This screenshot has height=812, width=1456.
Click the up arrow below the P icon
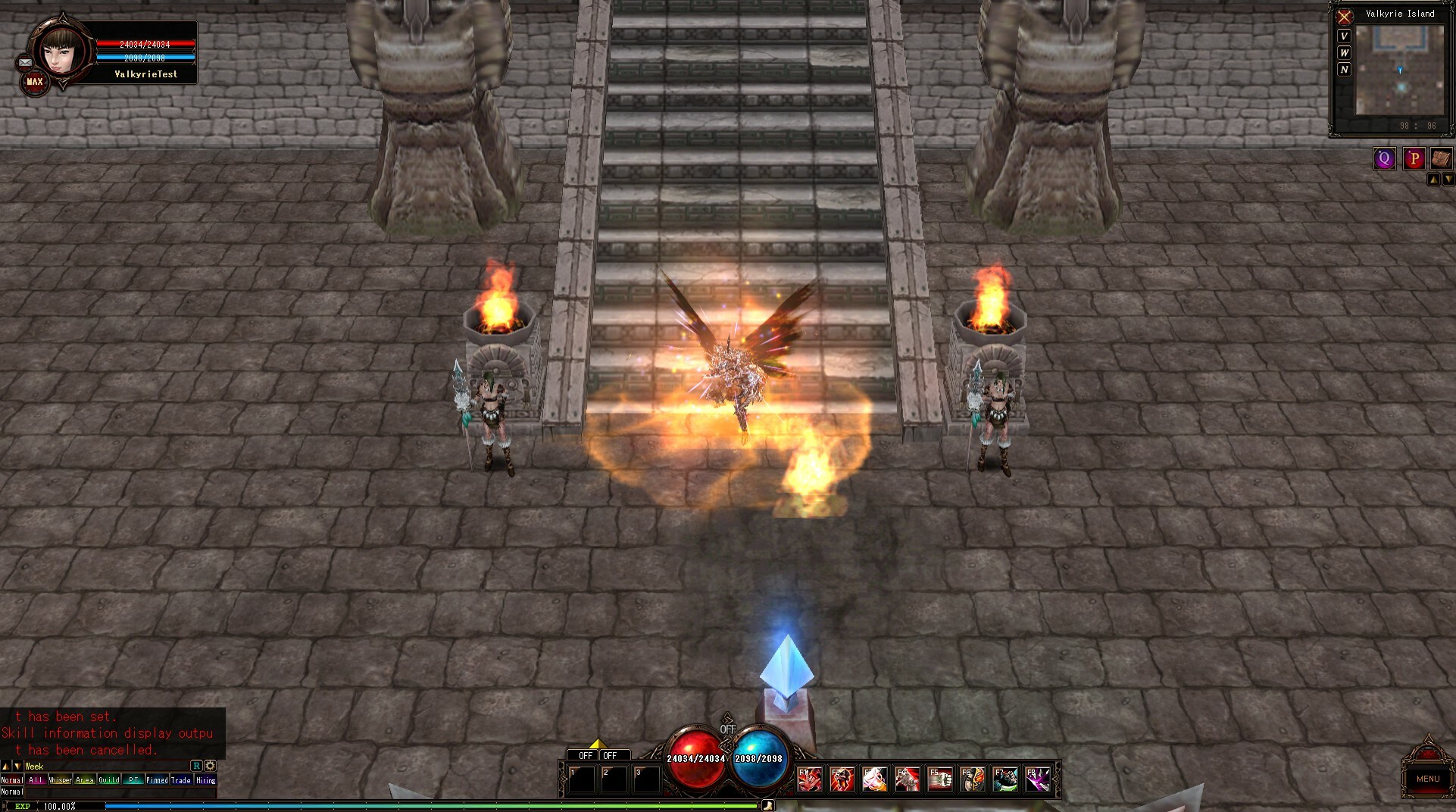(x=1434, y=179)
